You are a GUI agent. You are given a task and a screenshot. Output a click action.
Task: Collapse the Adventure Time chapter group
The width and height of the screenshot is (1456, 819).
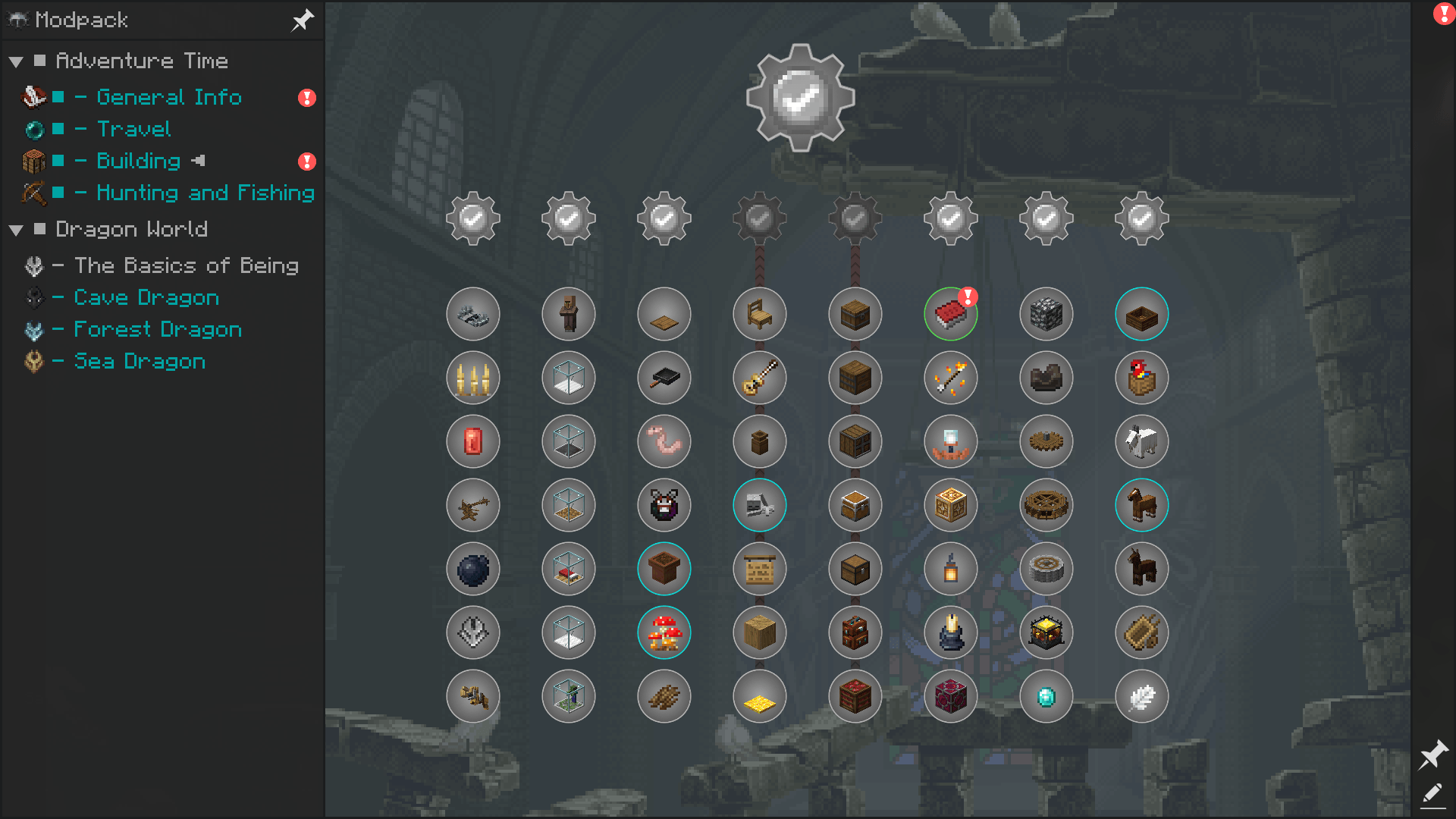17,61
